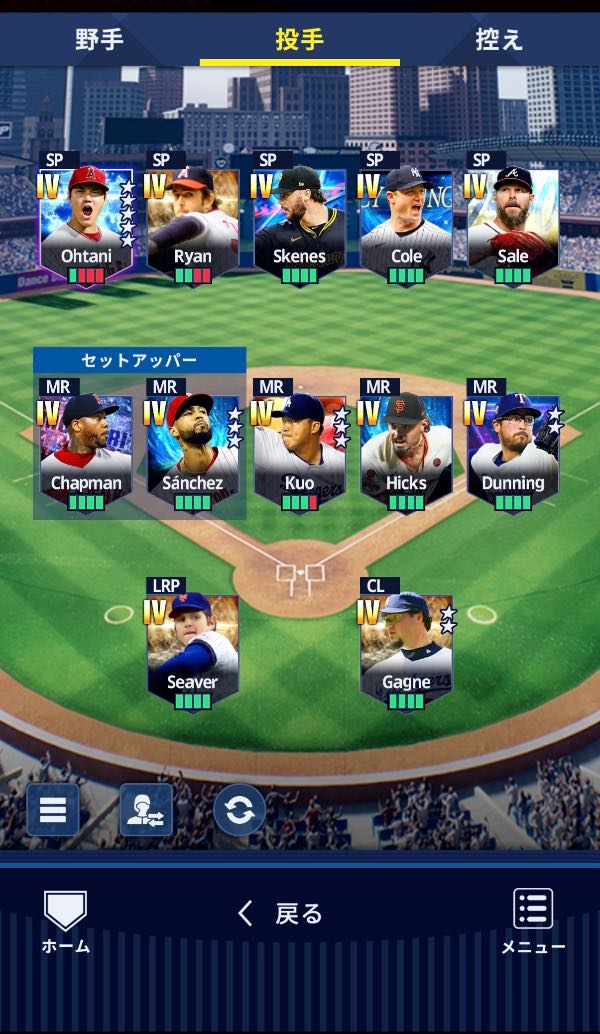Open the メニュー menu
Screen dimensions: 600x1034
click(x=533, y=921)
